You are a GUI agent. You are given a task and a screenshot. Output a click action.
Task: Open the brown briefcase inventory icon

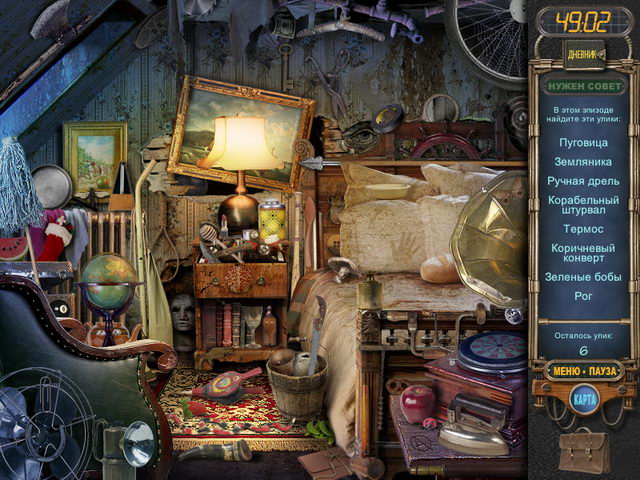pos(583,449)
